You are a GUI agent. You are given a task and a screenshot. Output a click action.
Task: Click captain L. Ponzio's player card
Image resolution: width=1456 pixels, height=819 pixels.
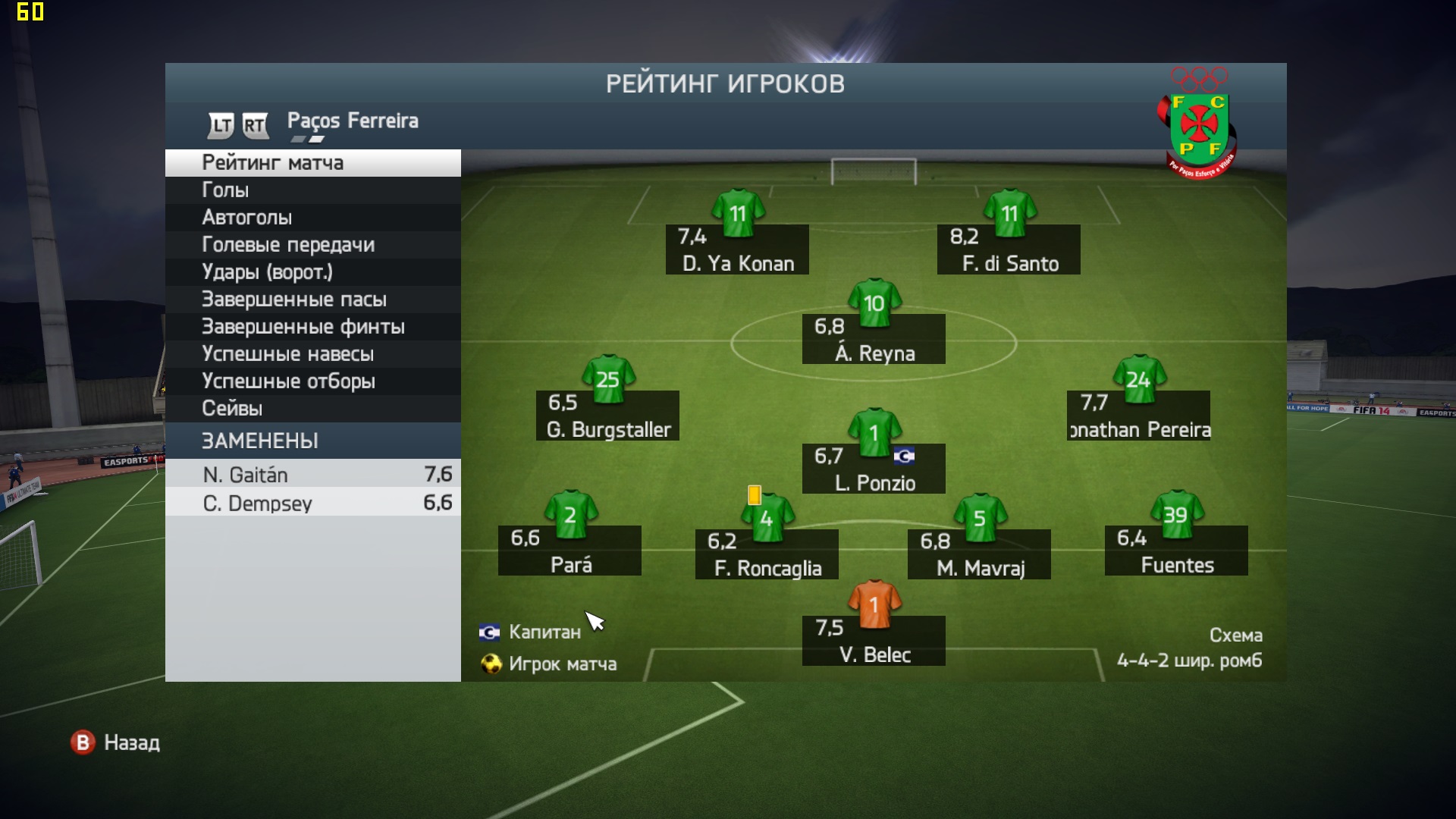pos(874,469)
